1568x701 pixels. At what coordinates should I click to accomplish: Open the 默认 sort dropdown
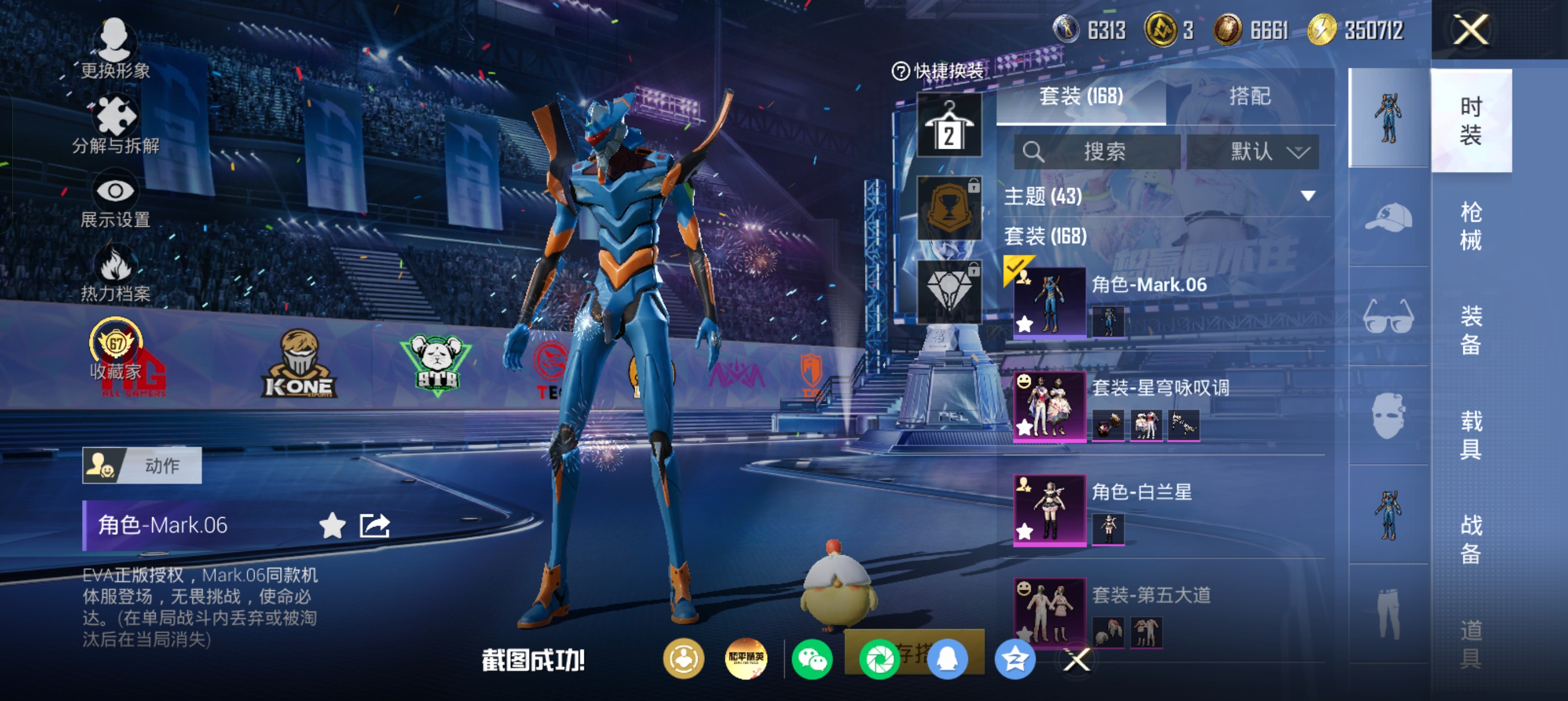(x=1253, y=152)
